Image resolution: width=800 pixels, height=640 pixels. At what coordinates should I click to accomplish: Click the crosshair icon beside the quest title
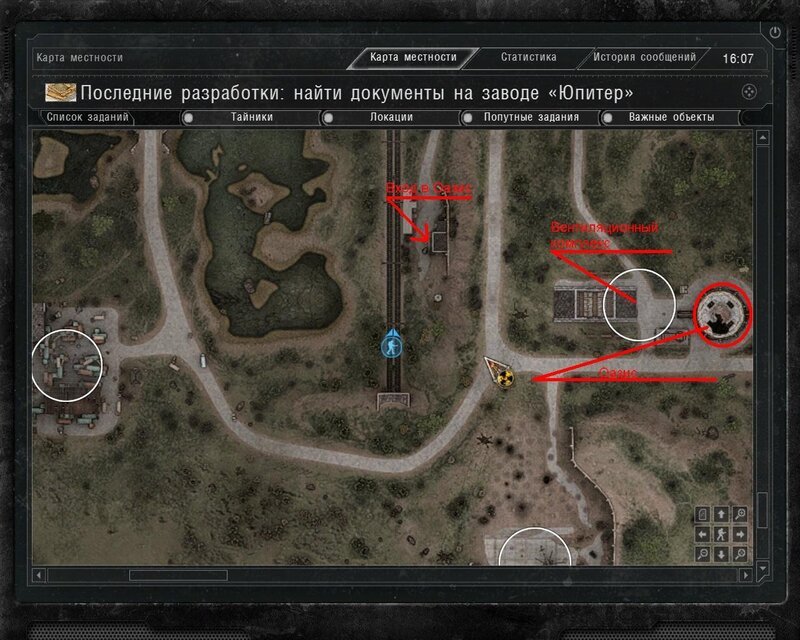[x=748, y=92]
